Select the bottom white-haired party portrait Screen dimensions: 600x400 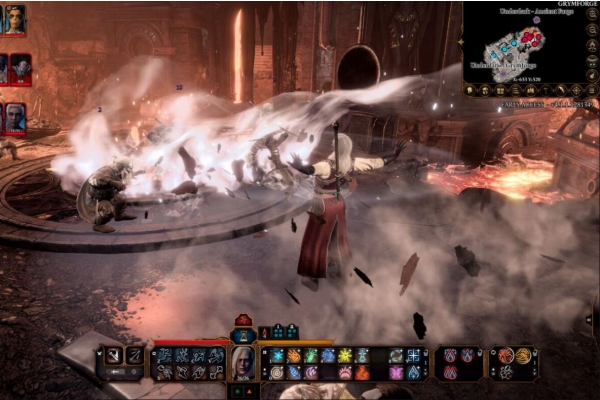click(15, 118)
